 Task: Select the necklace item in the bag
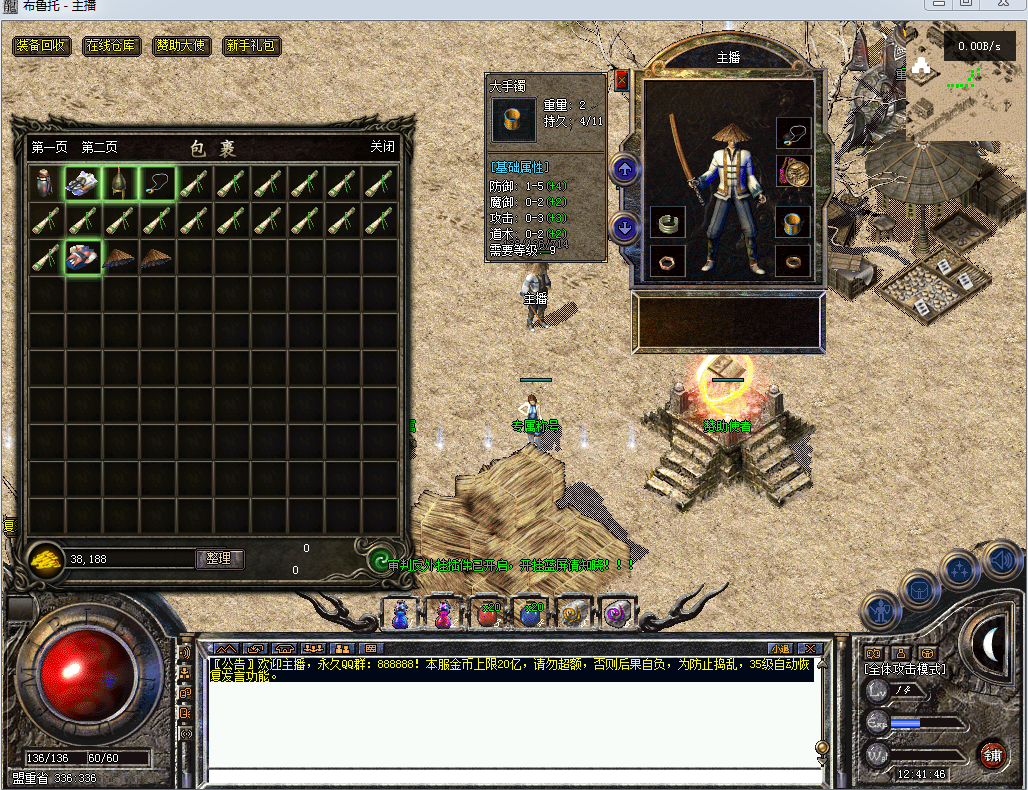coord(157,182)
